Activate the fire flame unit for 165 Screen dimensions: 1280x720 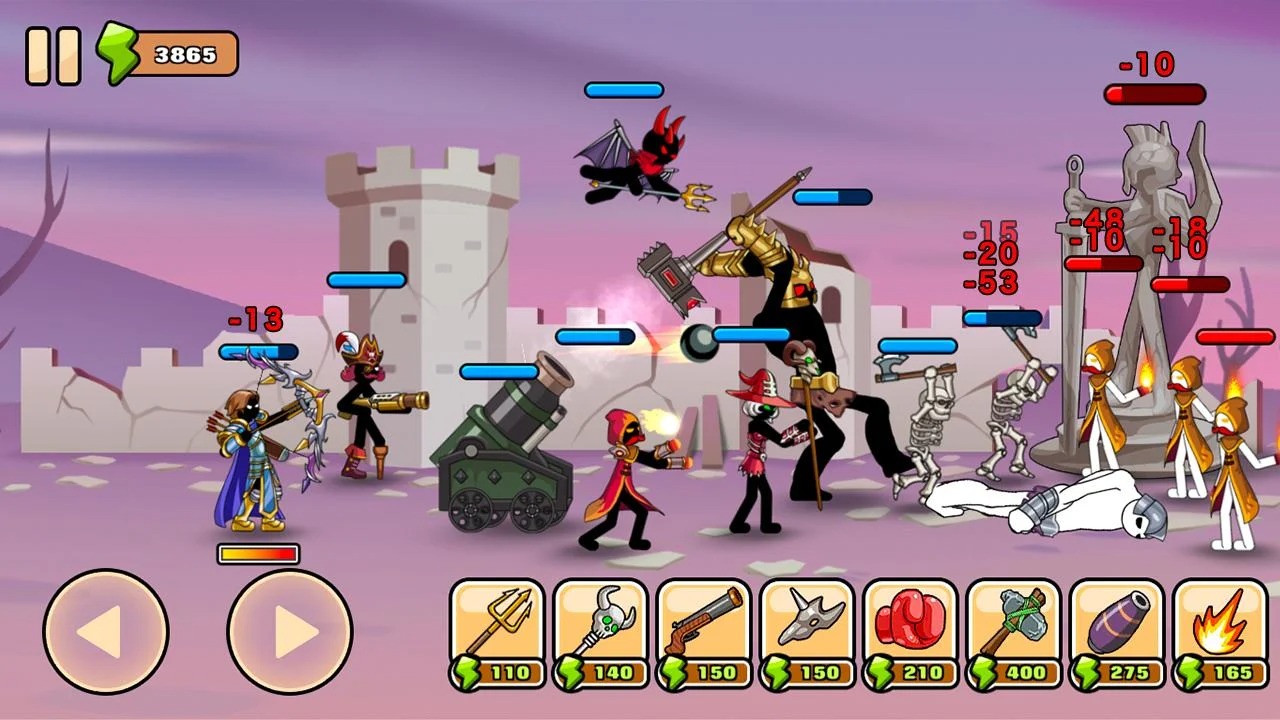[x=1220, y=634]
